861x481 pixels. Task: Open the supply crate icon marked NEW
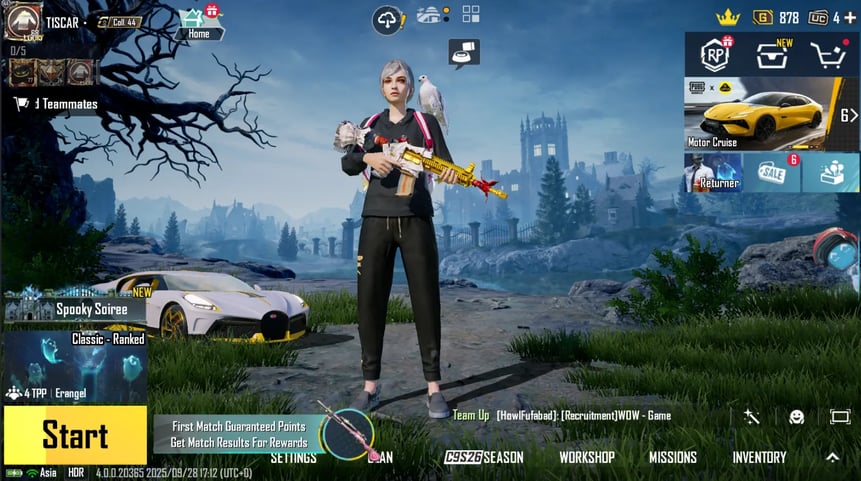coord(771,55)
